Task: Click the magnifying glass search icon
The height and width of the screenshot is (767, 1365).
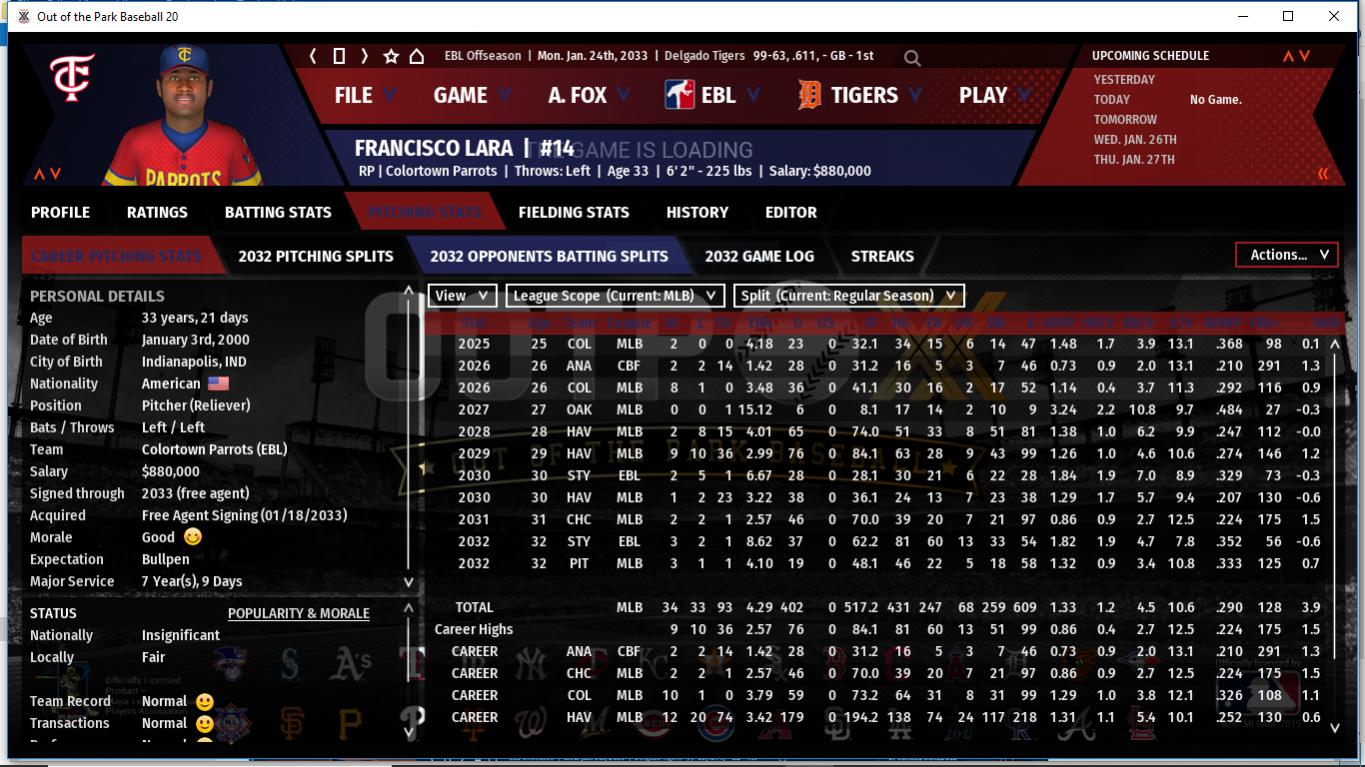Action: (912, 58)
